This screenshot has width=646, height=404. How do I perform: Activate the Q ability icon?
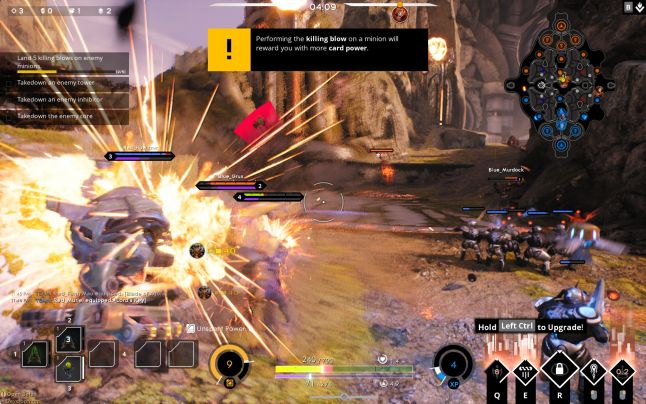(498, 373)
